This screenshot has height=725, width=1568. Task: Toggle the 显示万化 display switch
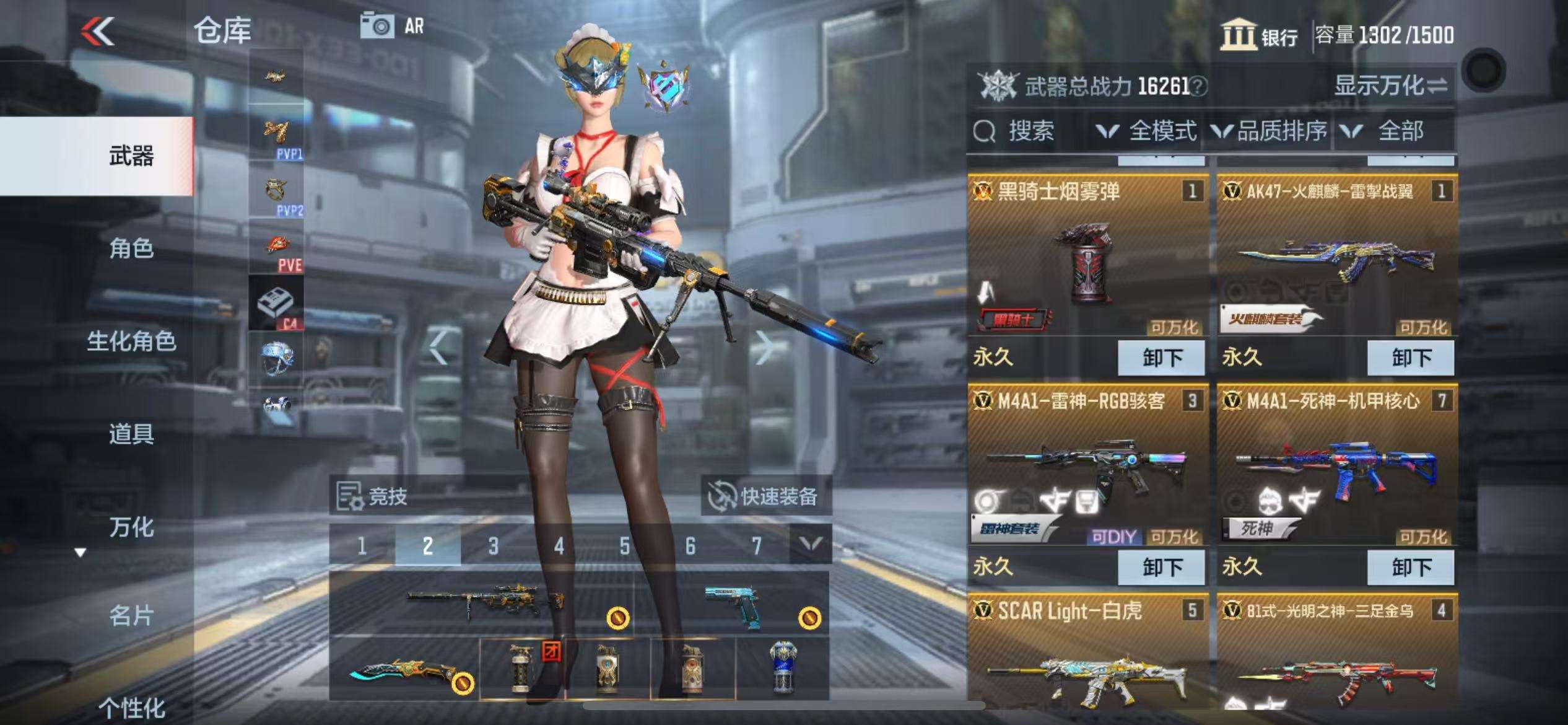tap(1390, 86)
